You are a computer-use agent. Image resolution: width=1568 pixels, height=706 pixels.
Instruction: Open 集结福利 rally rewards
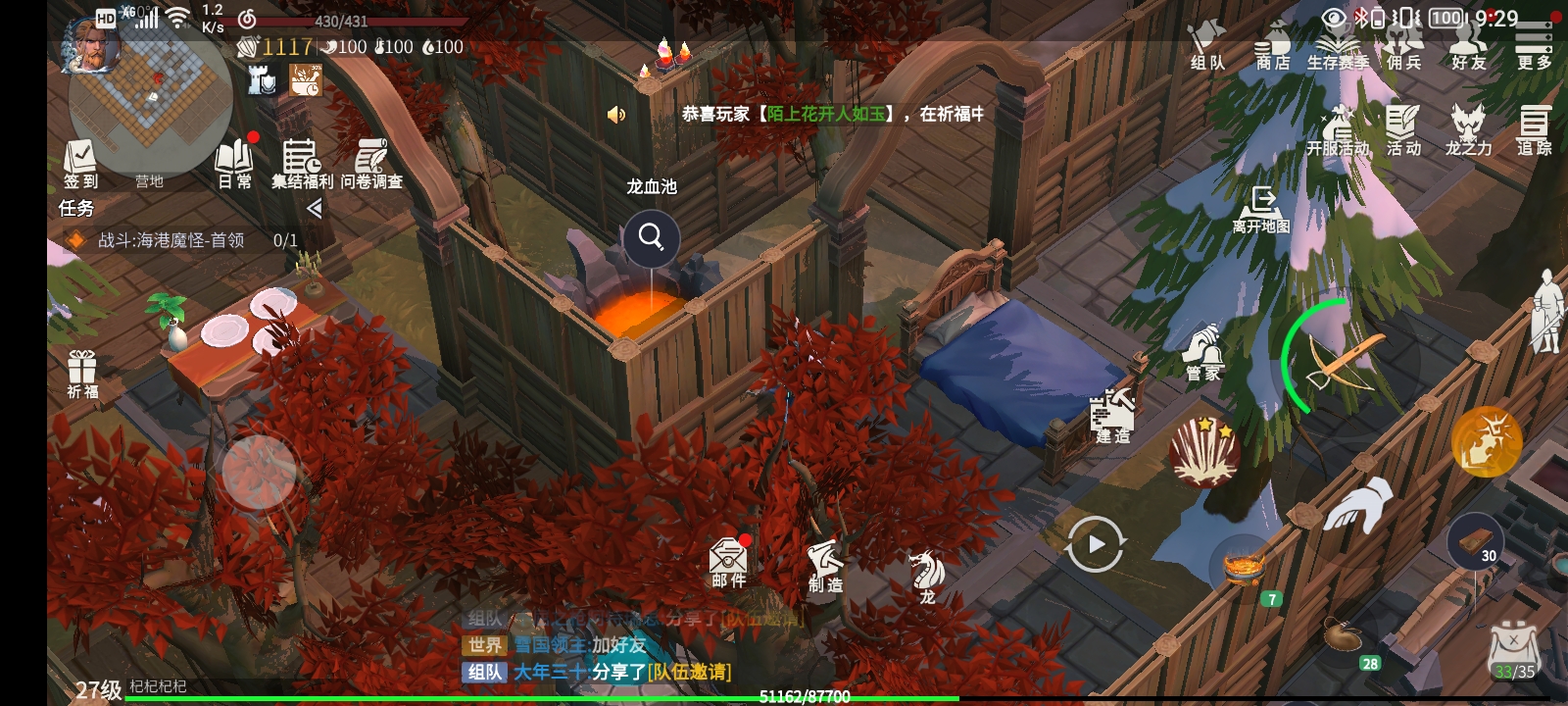point(302,163)
